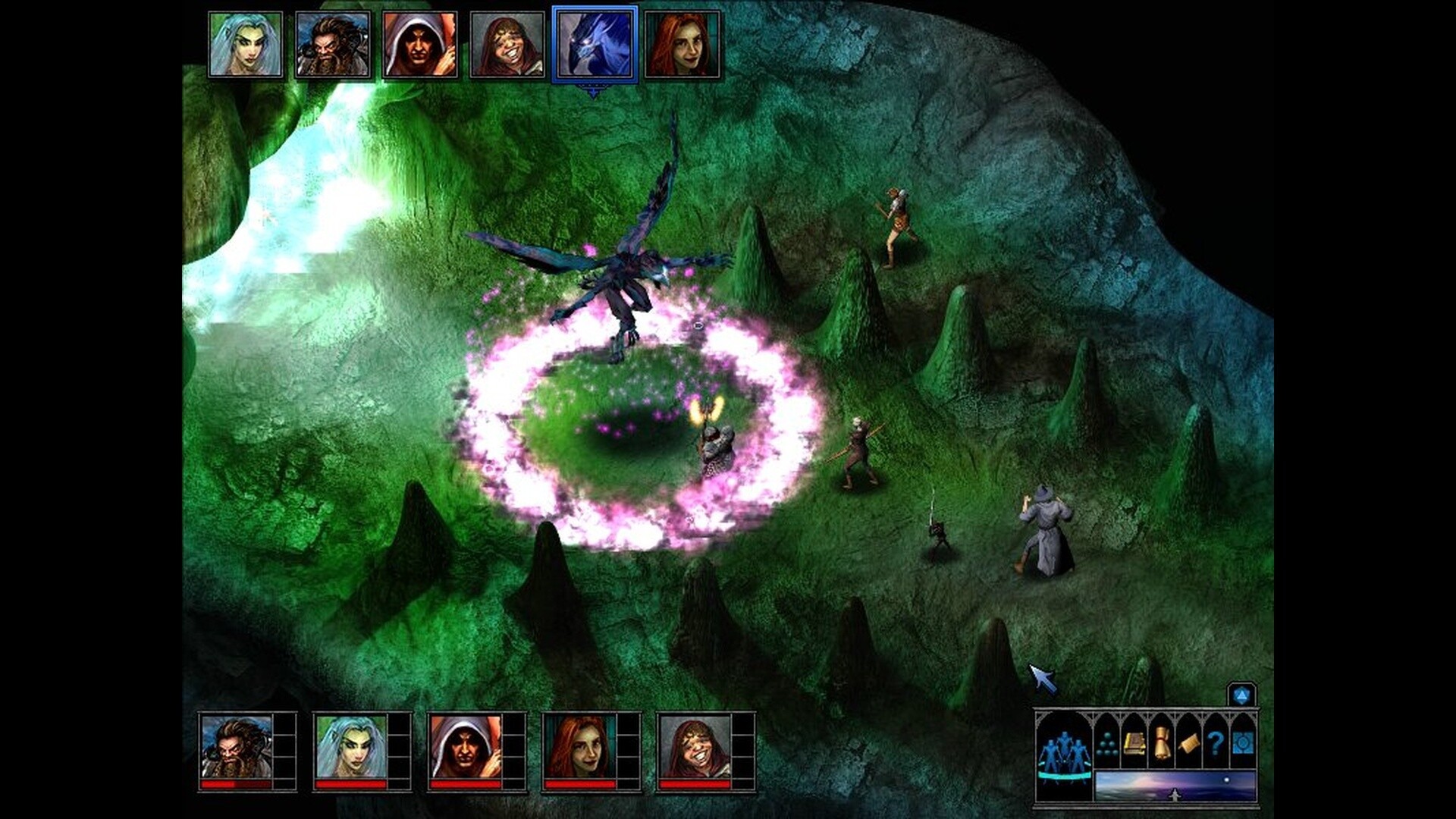Click the blue patterned rune square icon
The image size is (1456, 819).
click(x=1243, y=743)
